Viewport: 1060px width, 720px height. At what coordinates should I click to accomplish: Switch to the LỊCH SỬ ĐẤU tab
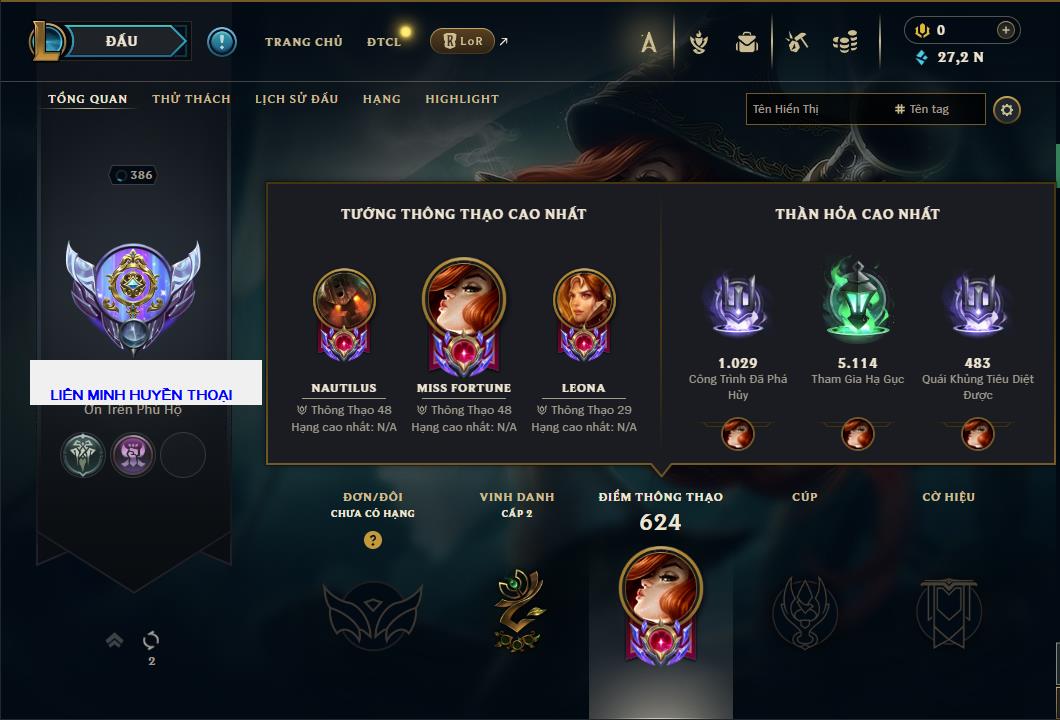(x=296, y=99)
